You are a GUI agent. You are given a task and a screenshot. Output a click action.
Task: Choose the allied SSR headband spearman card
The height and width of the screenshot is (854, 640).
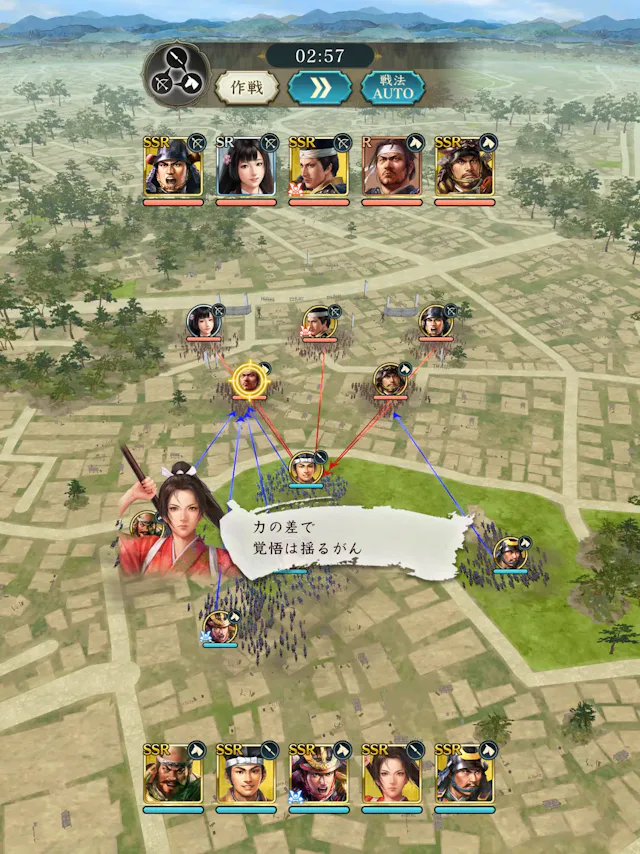pyautogui.click(x=246, y=774)
